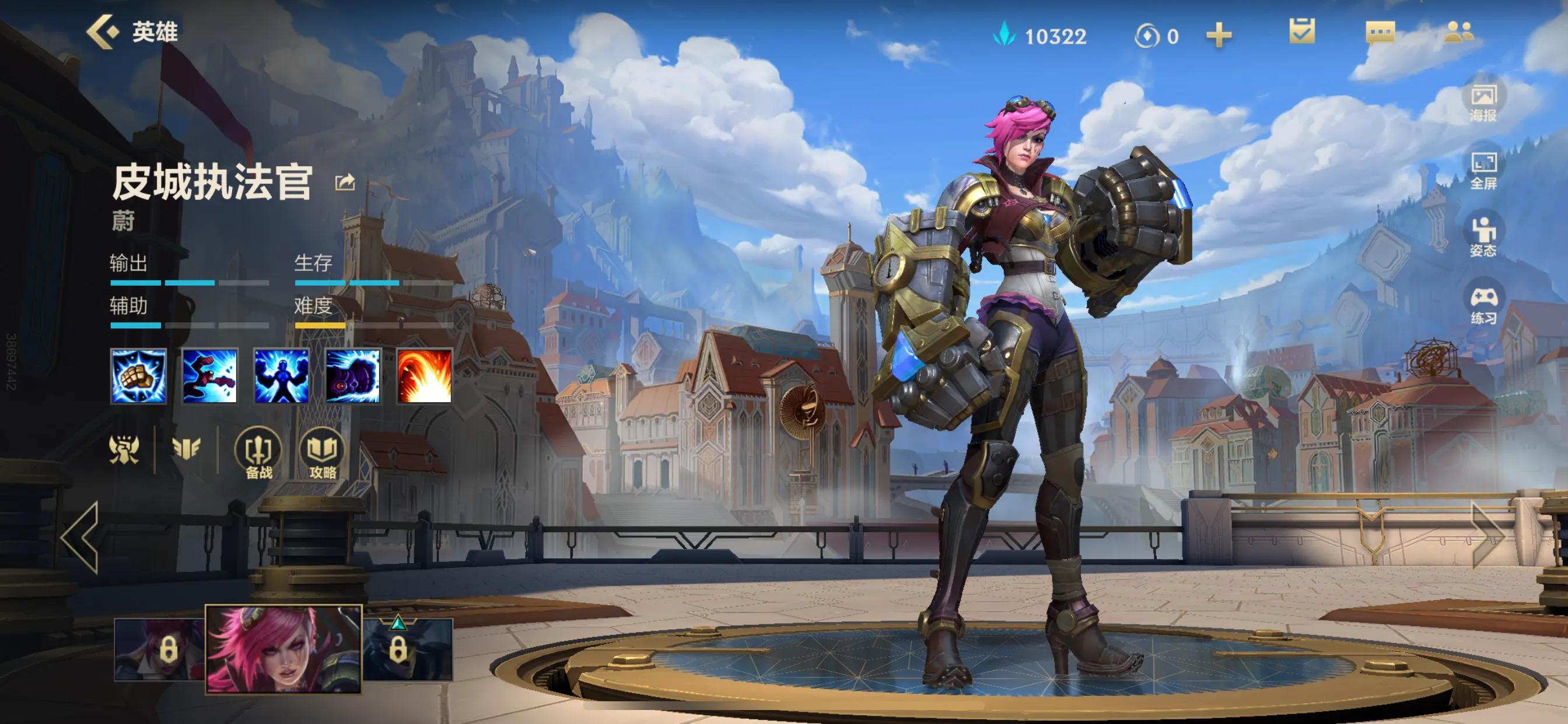The width and height of the screenshot is (1568, 724).
Task: Select the golden fist shield passive icon
Action: [138, 376]
